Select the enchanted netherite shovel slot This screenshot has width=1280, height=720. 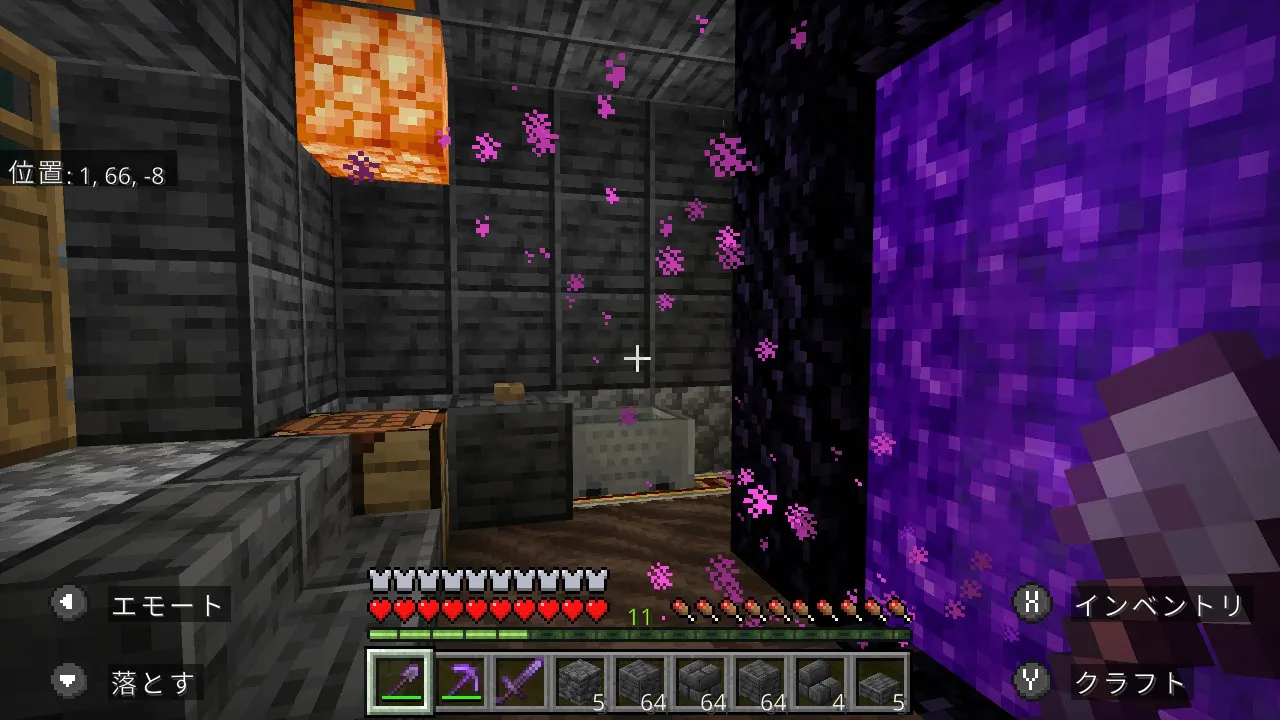[x=400, y=683]
